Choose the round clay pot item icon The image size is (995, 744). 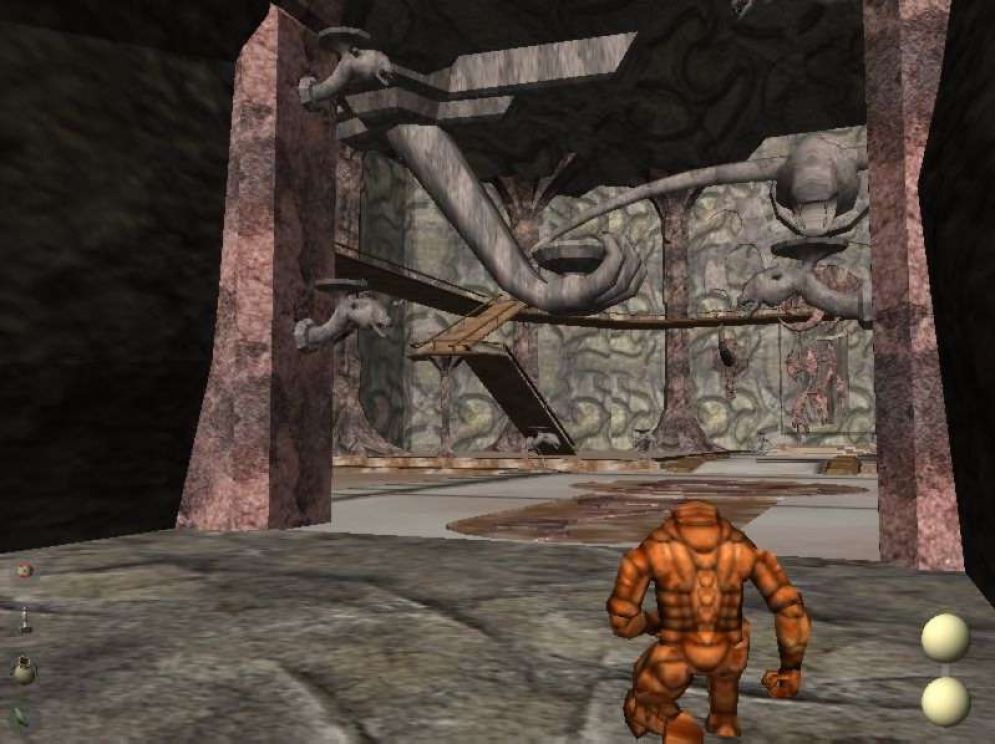click(24, 669)
